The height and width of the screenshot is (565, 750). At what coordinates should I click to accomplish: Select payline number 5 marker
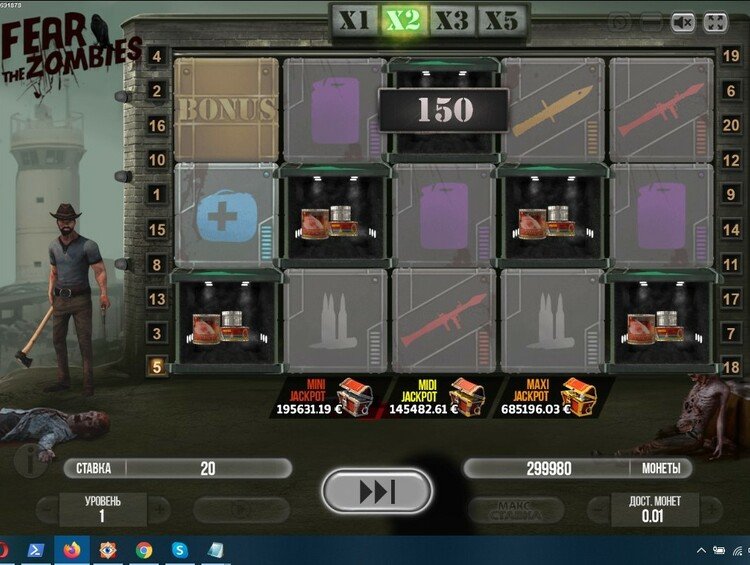pos(157,367)
